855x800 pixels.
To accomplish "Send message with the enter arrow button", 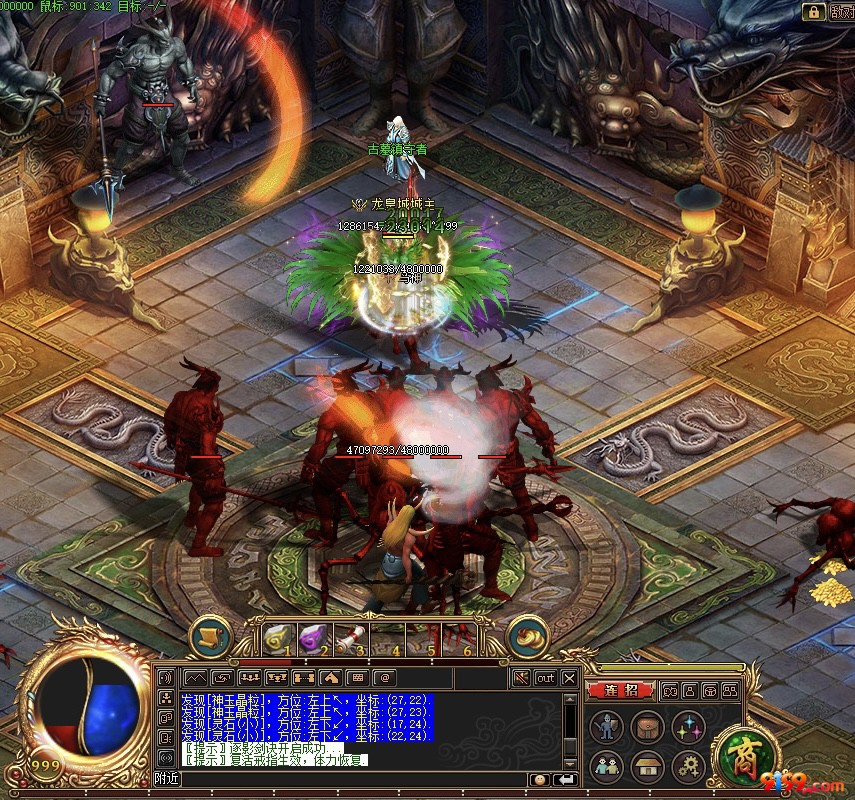I will (565, 779).
